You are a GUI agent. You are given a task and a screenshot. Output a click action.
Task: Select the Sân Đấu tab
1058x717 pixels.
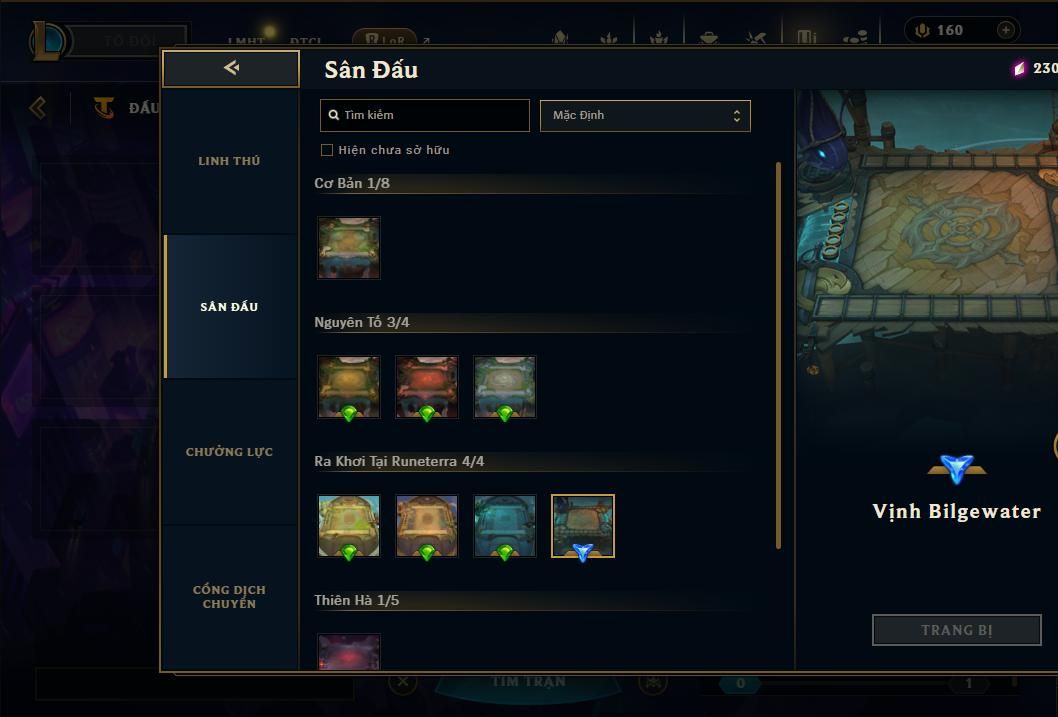pos(229,307)
